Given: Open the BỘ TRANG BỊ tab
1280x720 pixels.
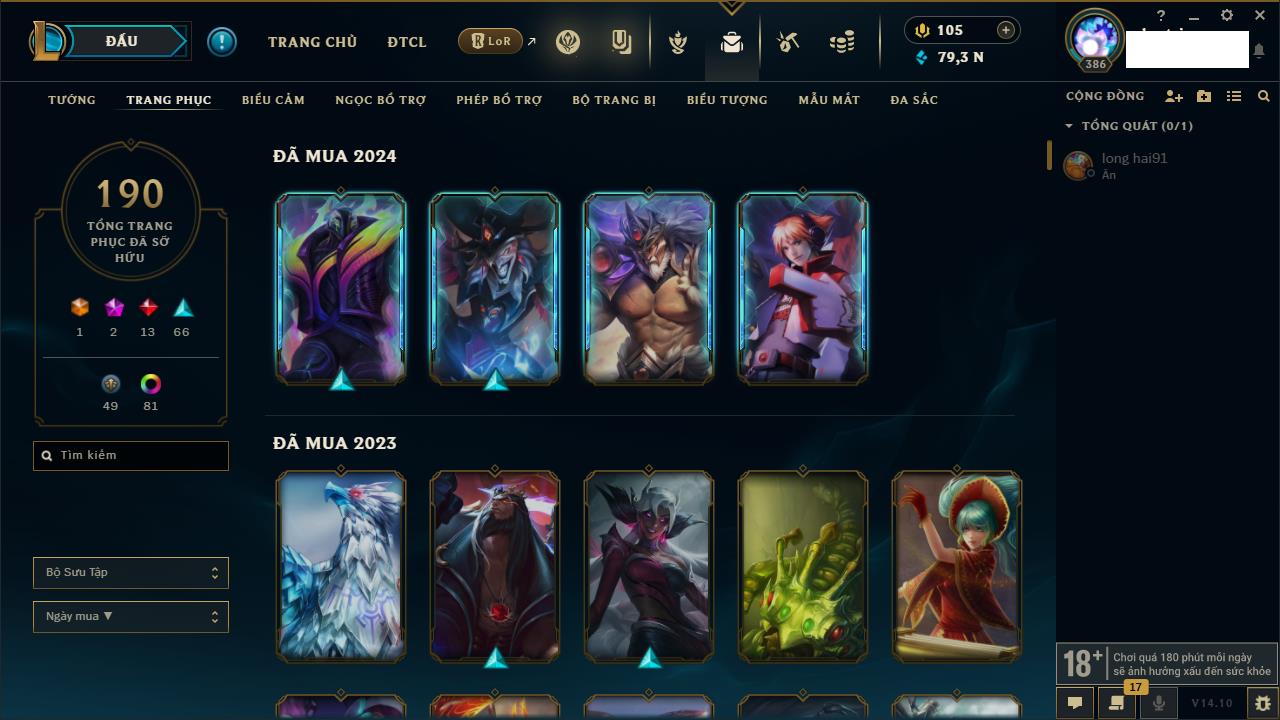Looking at the screenshot, I should (614, 100).
